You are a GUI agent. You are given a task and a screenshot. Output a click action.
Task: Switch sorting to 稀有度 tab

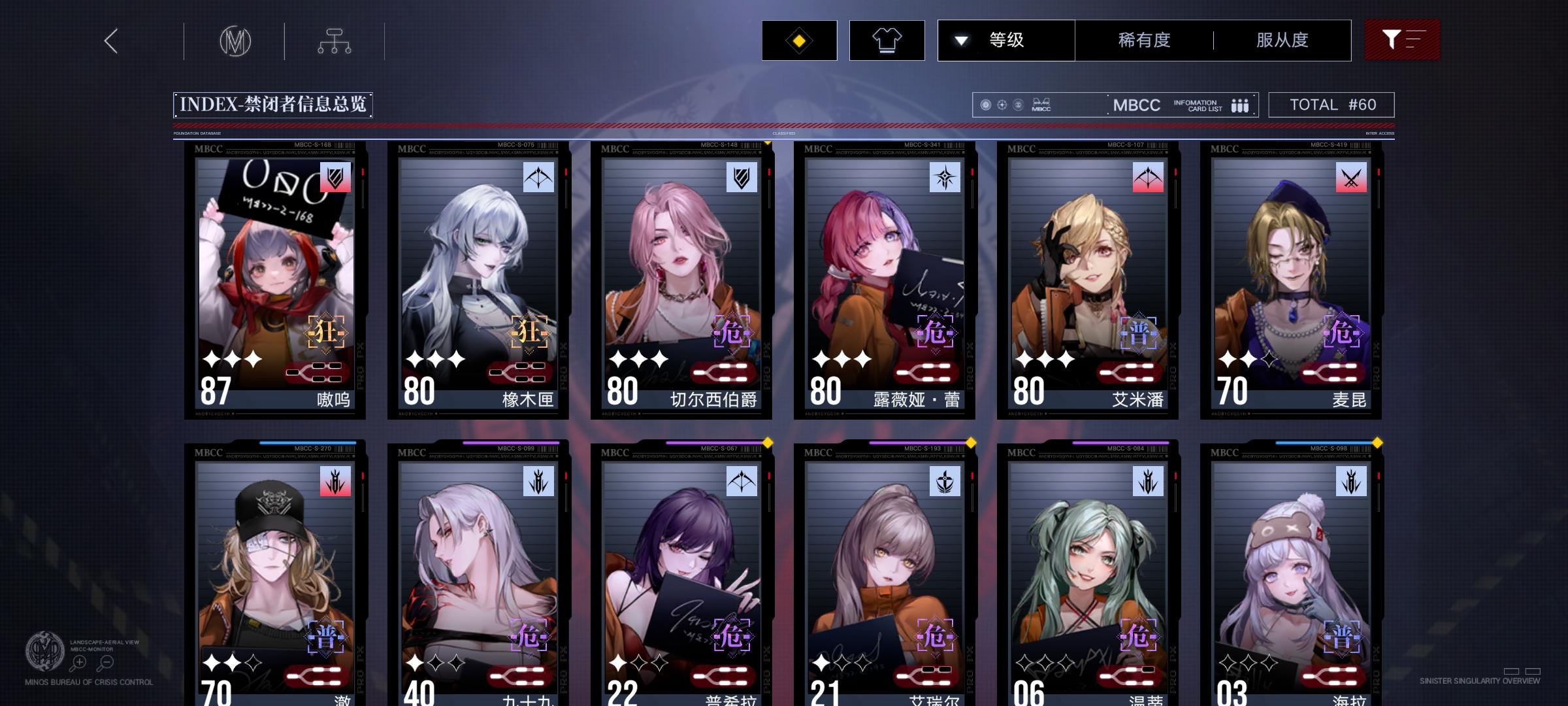pyautogui.click(x=1142, y=40)
